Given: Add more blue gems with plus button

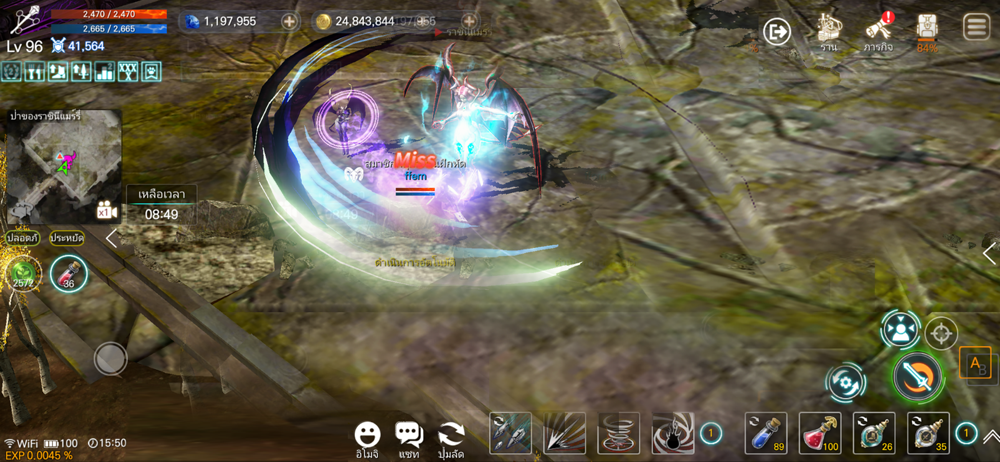Looking at the screenshot, I should (x=289, y=21).
